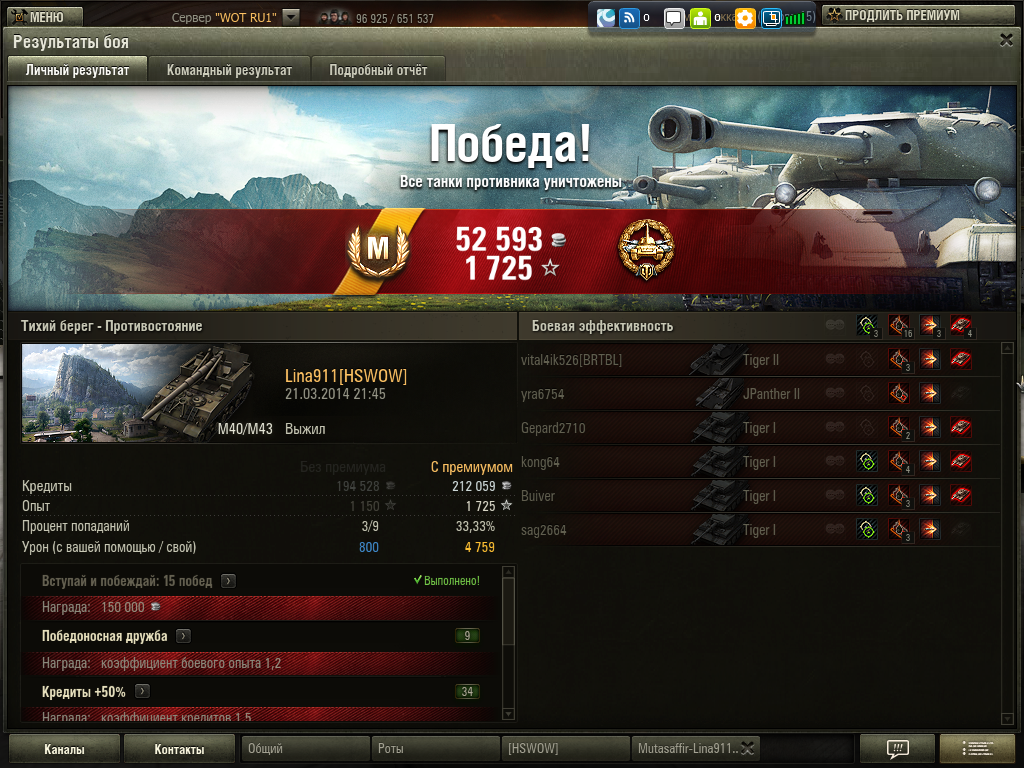
Task: Open the Подробный отчёт tab
Action: [x=378, y=70]
